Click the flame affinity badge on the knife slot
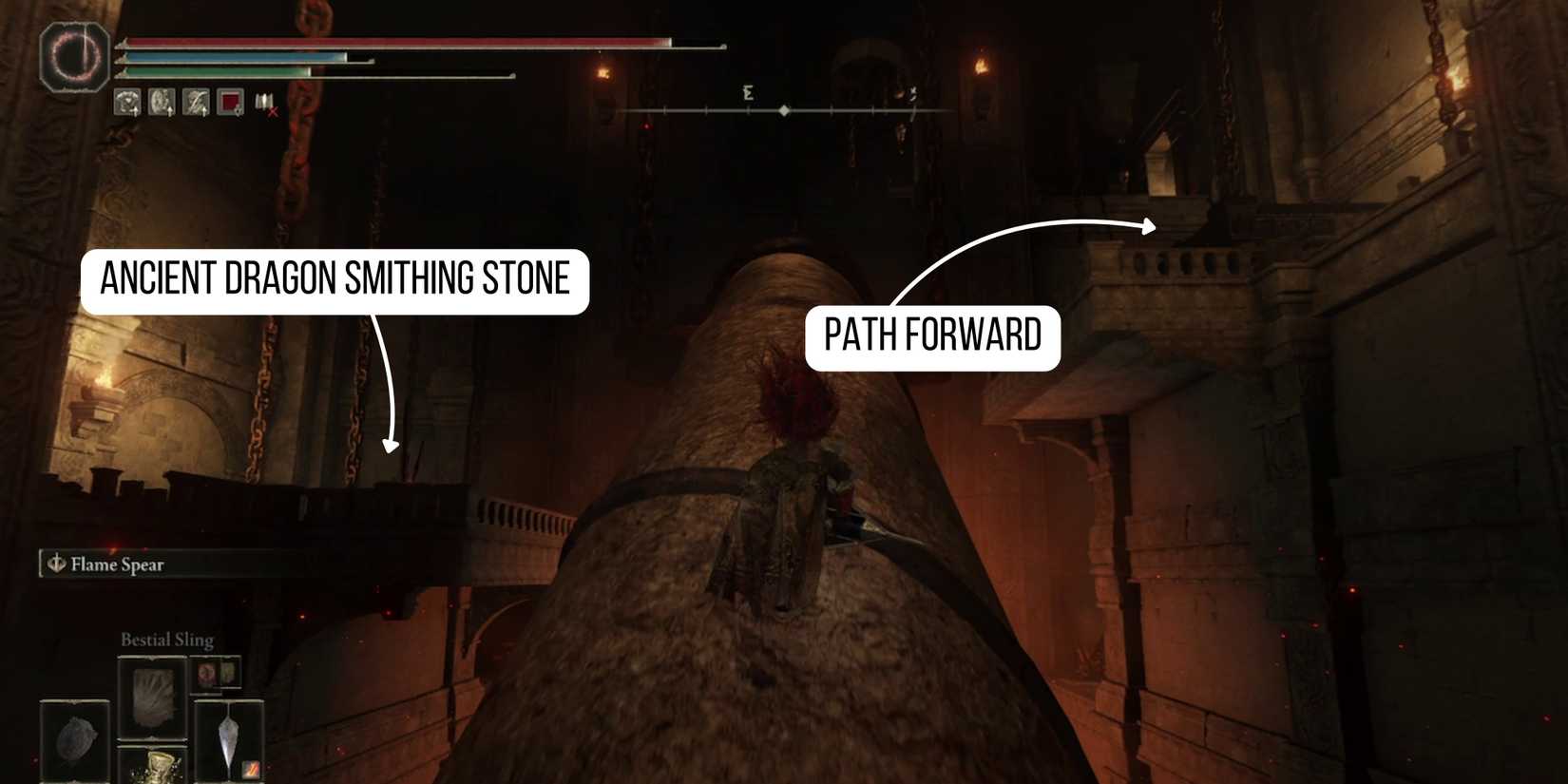This screenshot has height=784, width=1568. tap(249, 770)
